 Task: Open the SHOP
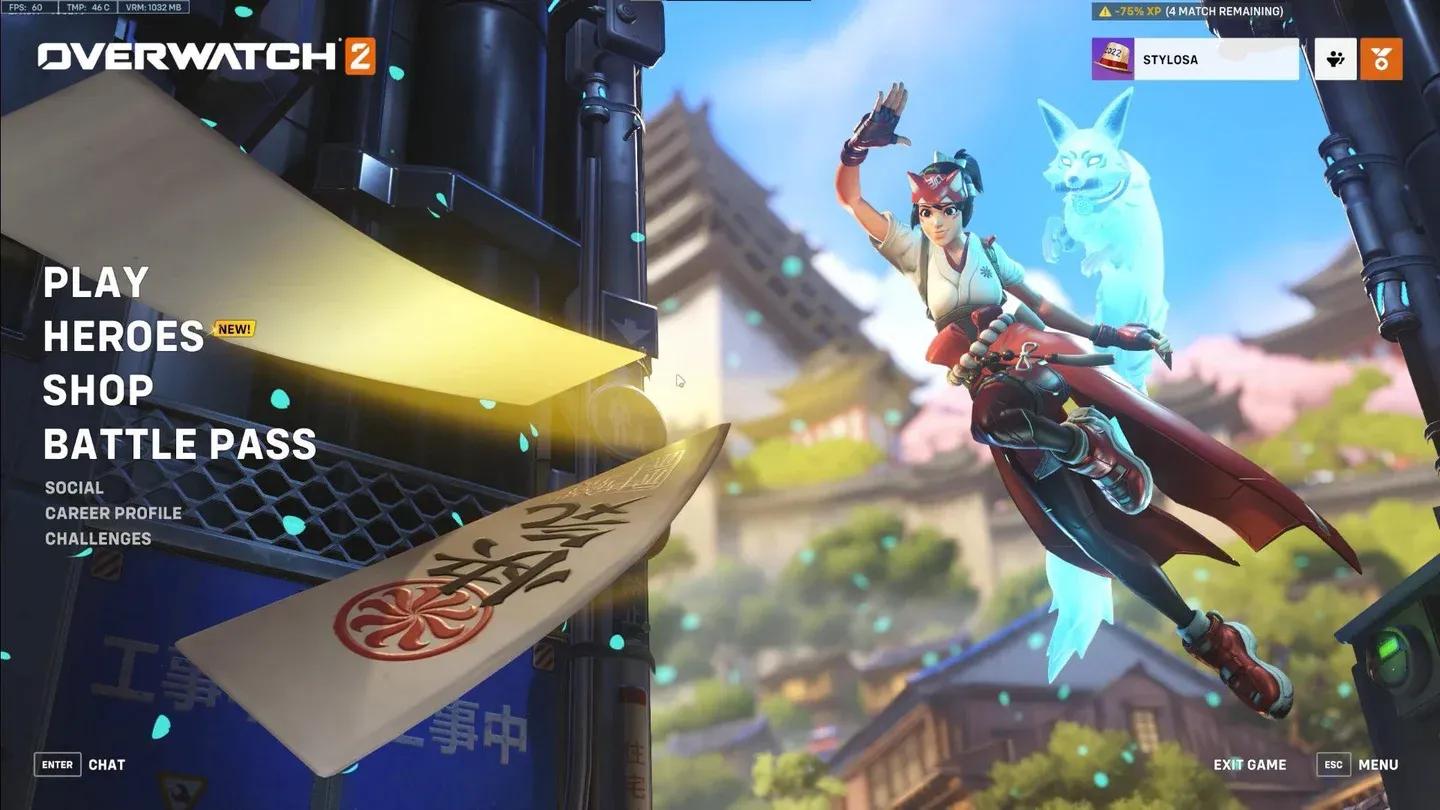point(97,390)
